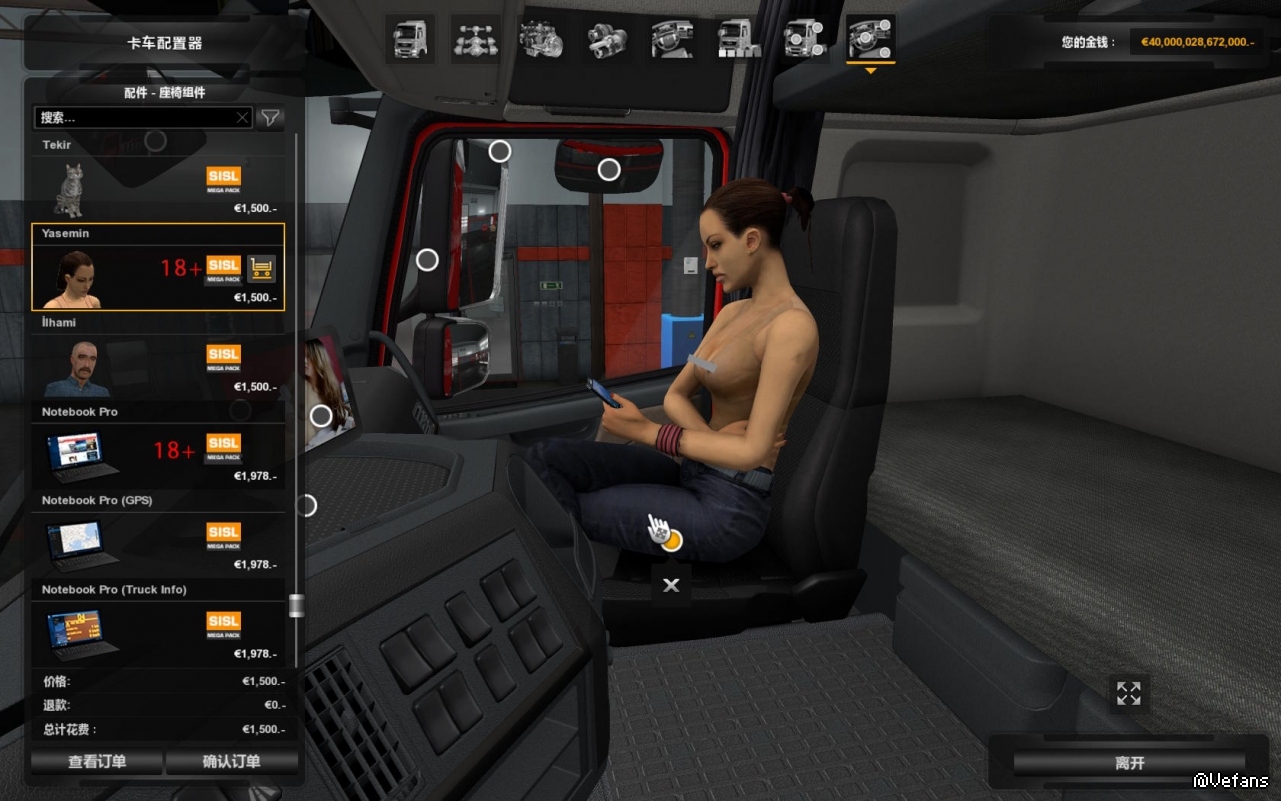Select the exterior accessories tab
The height and width of the screenshot is (801, 1281).
coord(804,40)
